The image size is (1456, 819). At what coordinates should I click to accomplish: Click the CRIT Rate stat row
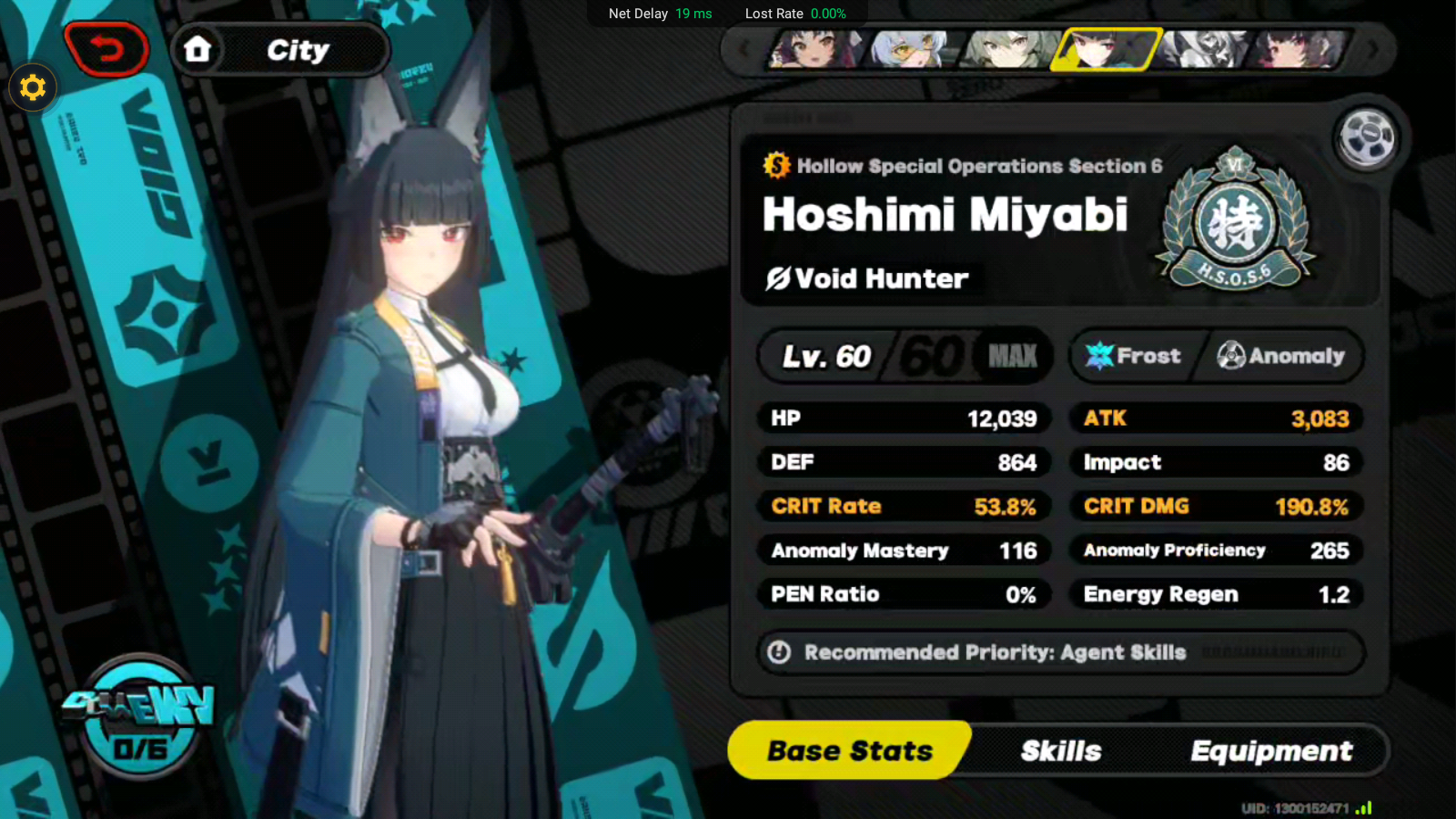point(904,506)
